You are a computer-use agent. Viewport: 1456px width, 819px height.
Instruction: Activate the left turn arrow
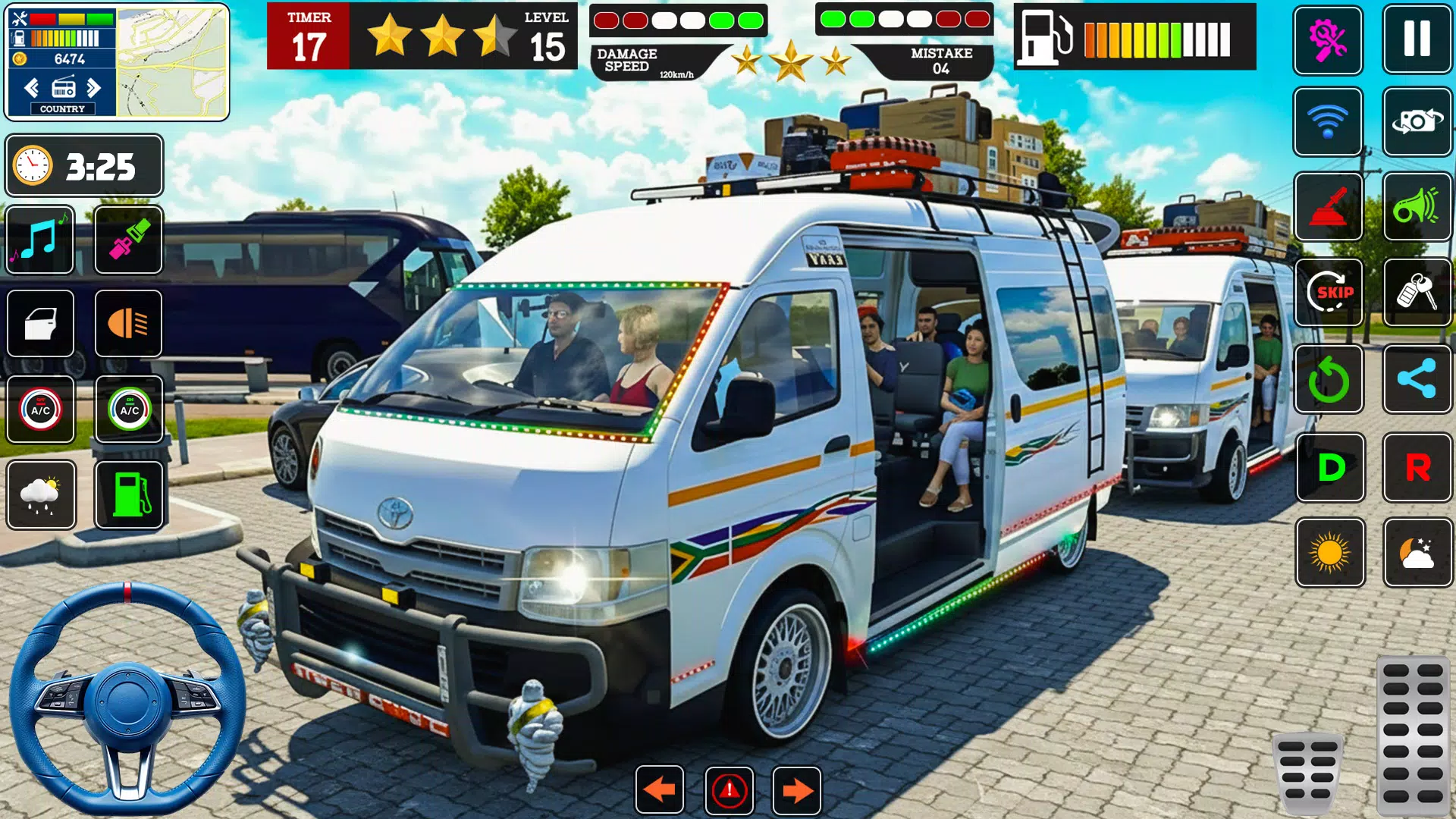[659, 790]
